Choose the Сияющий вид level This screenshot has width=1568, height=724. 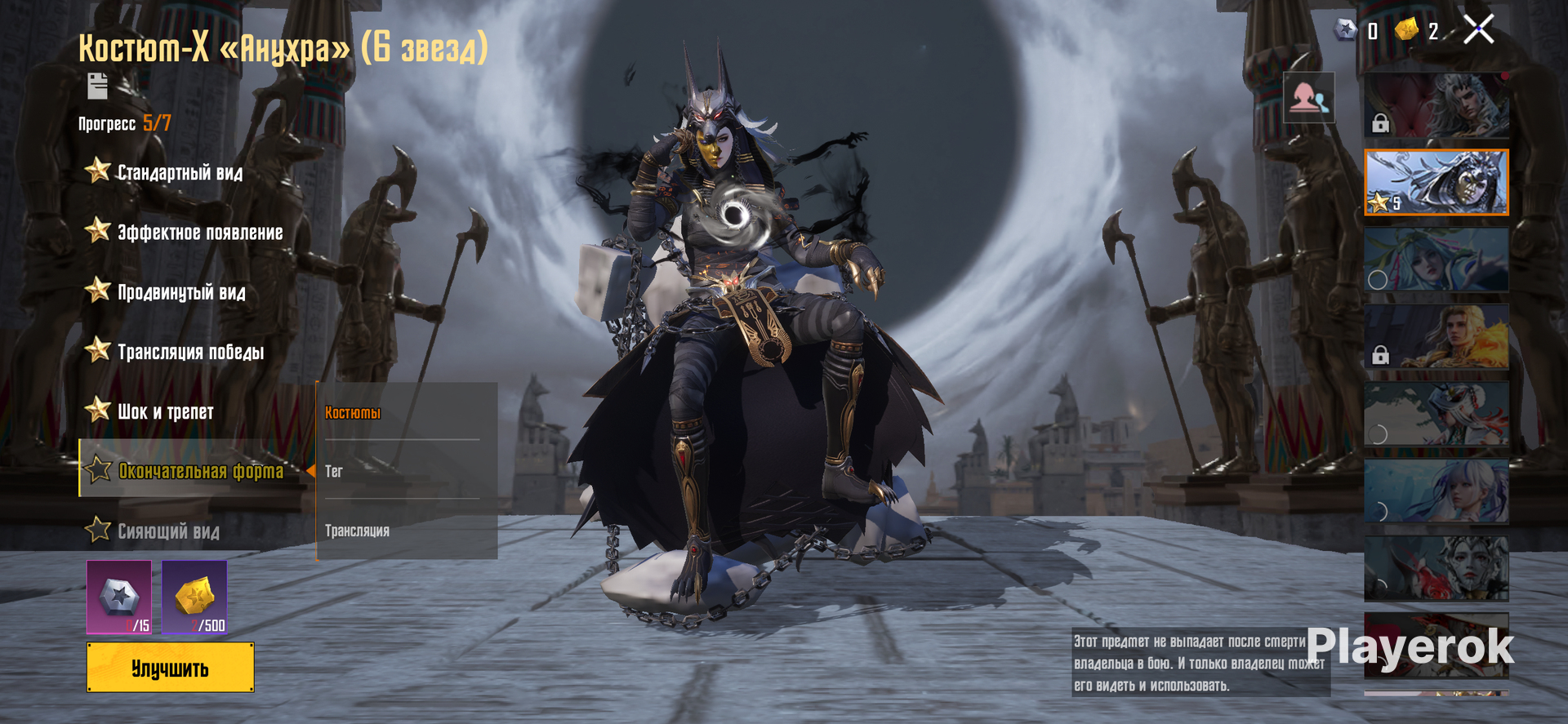[168, 531]
